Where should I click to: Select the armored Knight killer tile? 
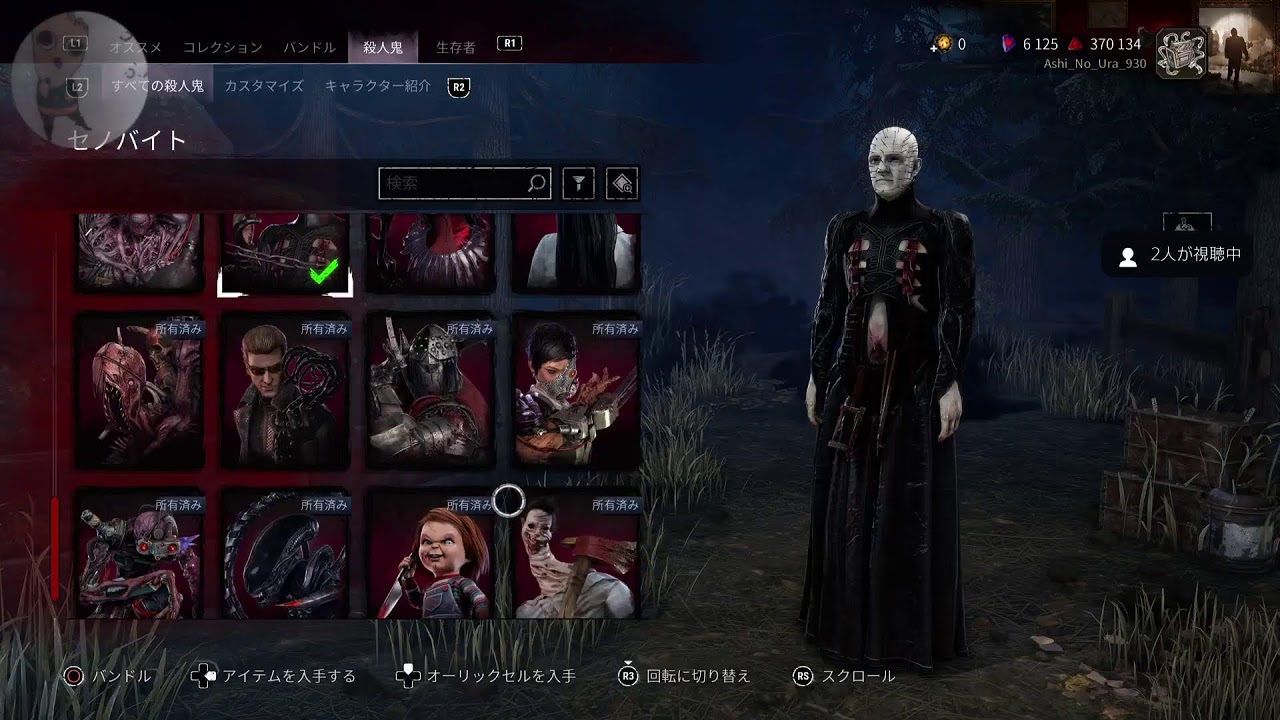pos(431,391)
